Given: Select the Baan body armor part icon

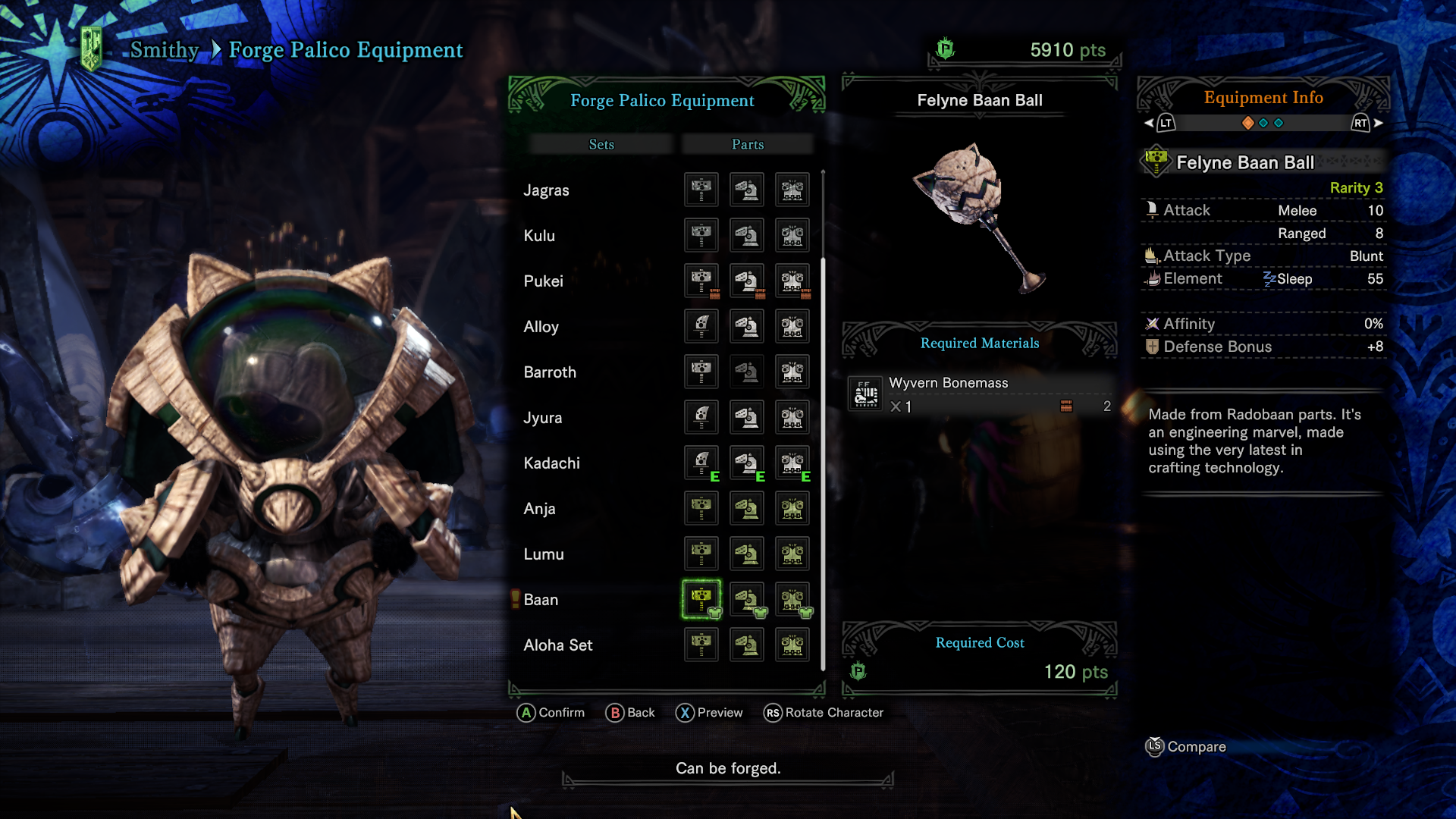Looking at the screenshot, I should 792,600.
